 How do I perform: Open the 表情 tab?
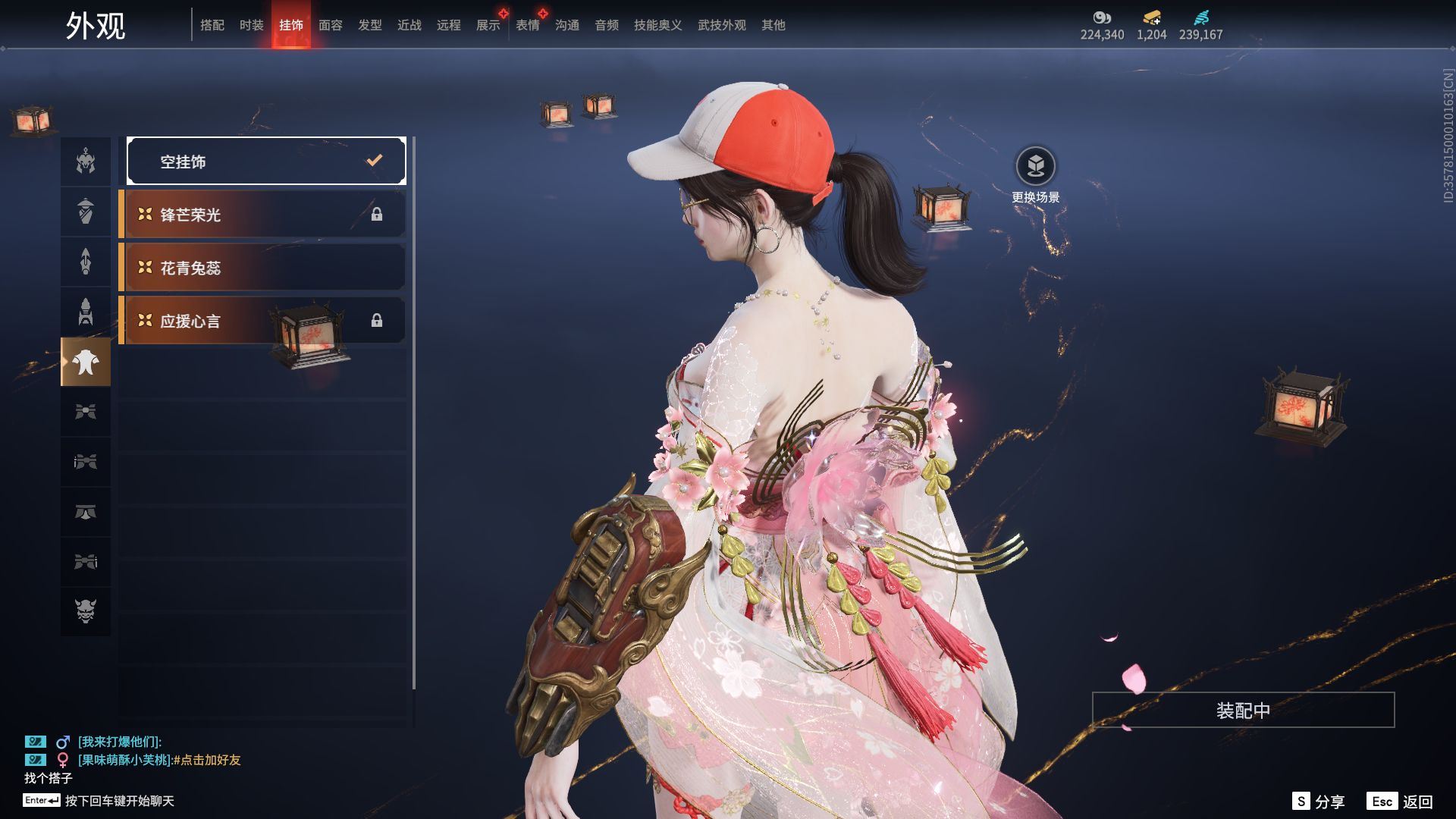pos(528,25)
